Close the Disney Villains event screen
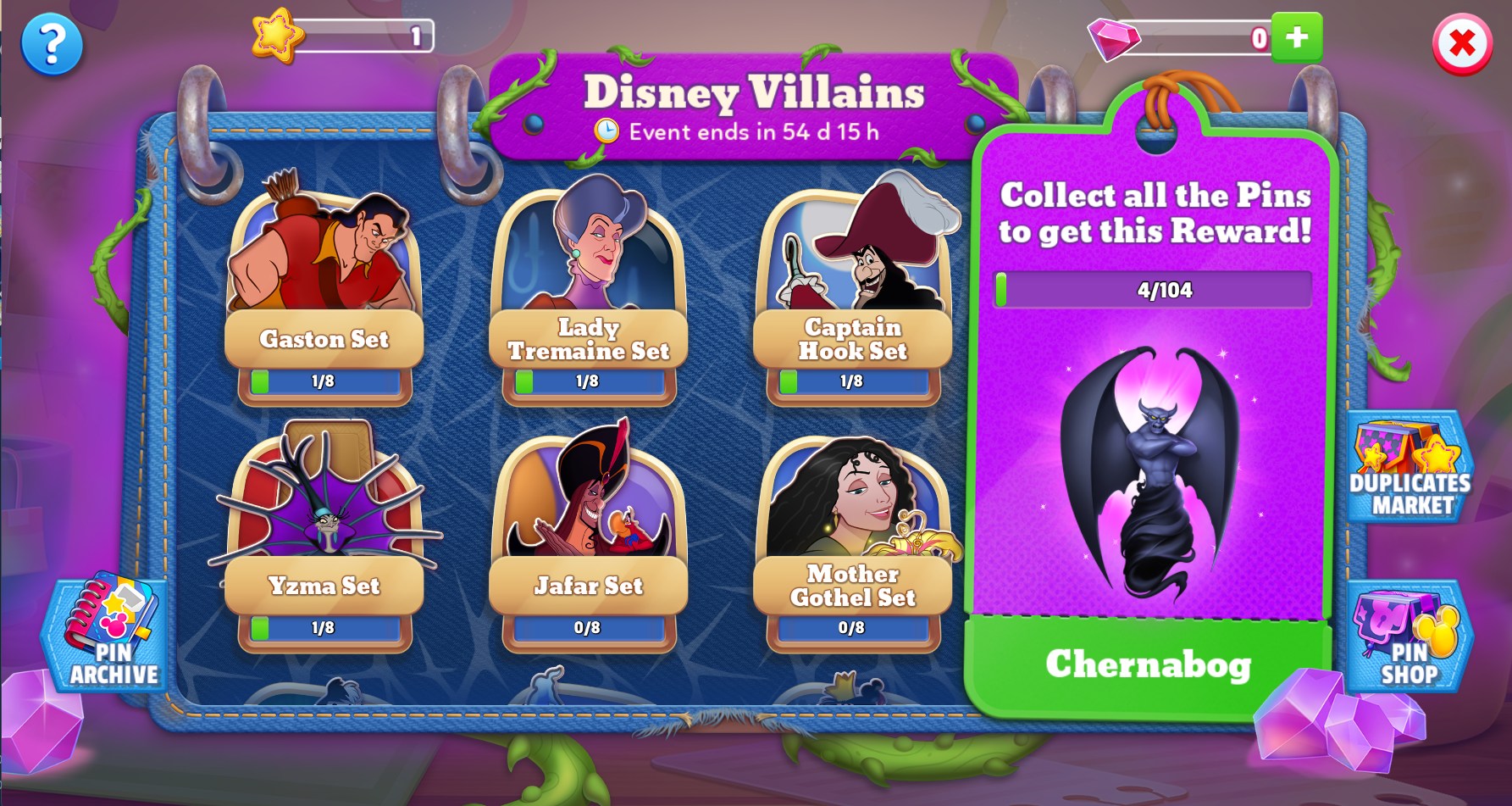The height and width of the screenshot is (806, 1512). tap(1462, 44)
